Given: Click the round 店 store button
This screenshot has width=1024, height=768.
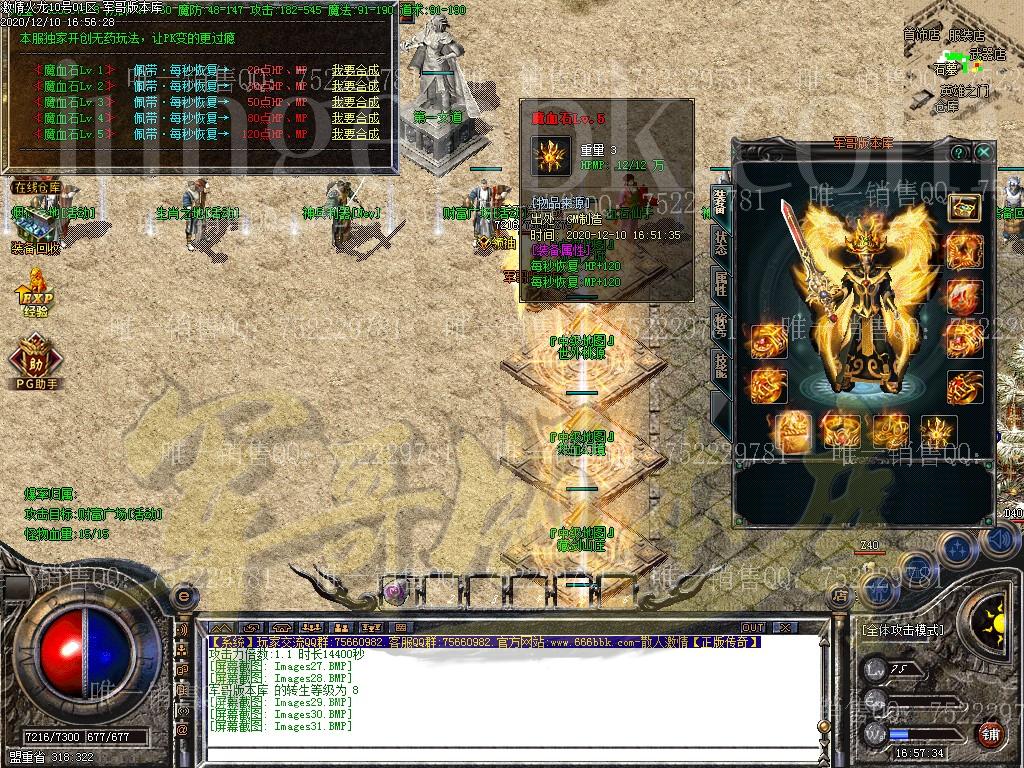Looking at the screenshot, I should (x=840, y=595).
